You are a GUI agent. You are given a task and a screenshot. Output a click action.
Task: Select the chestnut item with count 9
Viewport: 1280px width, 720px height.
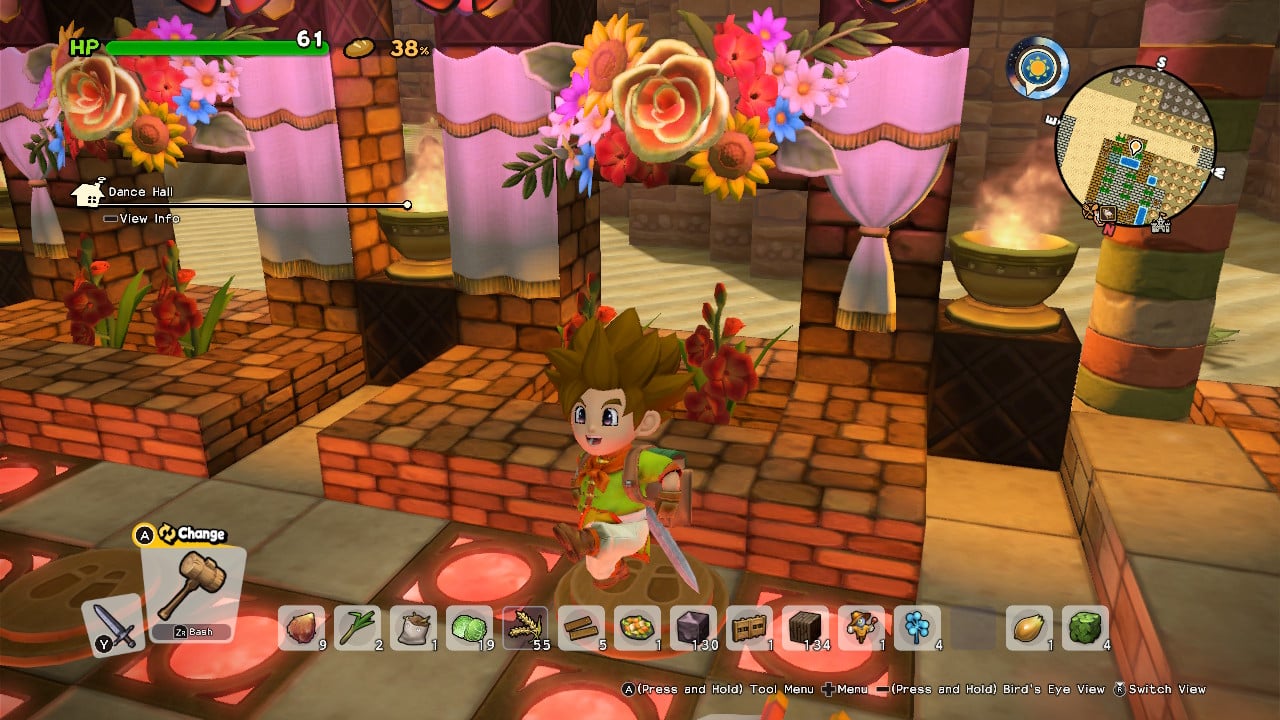(x=301, y=628)
